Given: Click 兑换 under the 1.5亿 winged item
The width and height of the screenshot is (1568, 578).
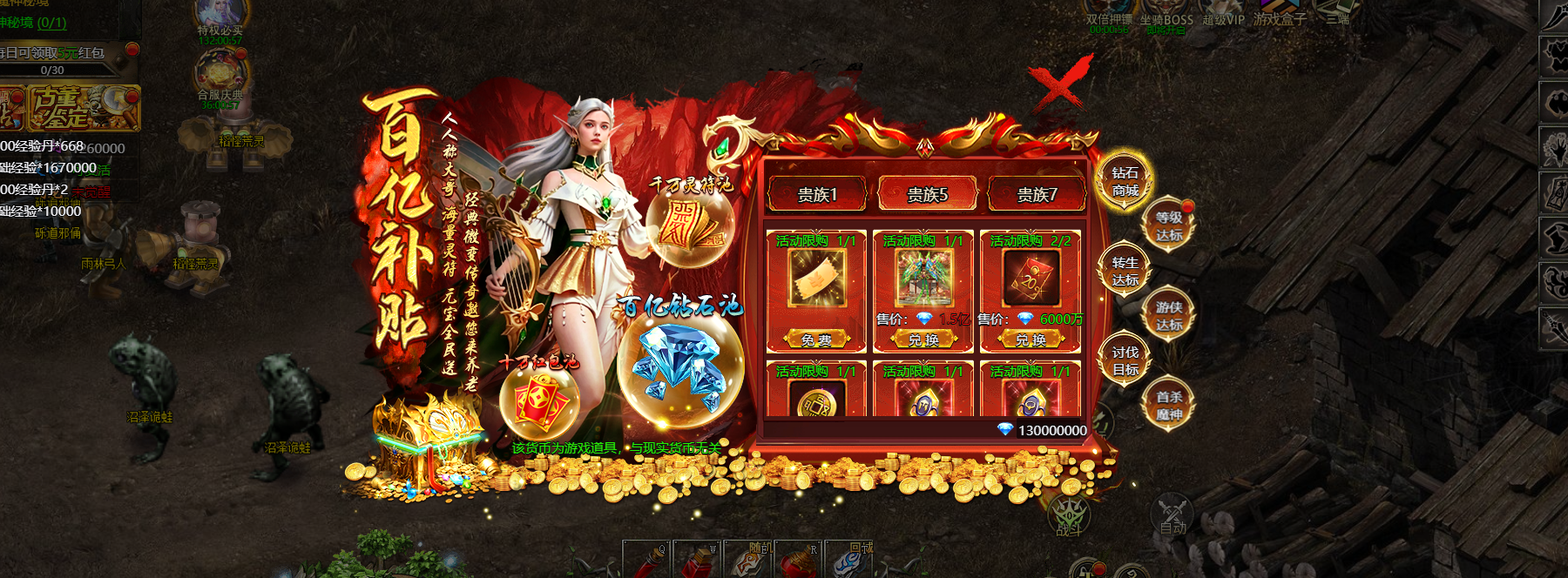Looking at the screenshot, I should click(923, 339).
